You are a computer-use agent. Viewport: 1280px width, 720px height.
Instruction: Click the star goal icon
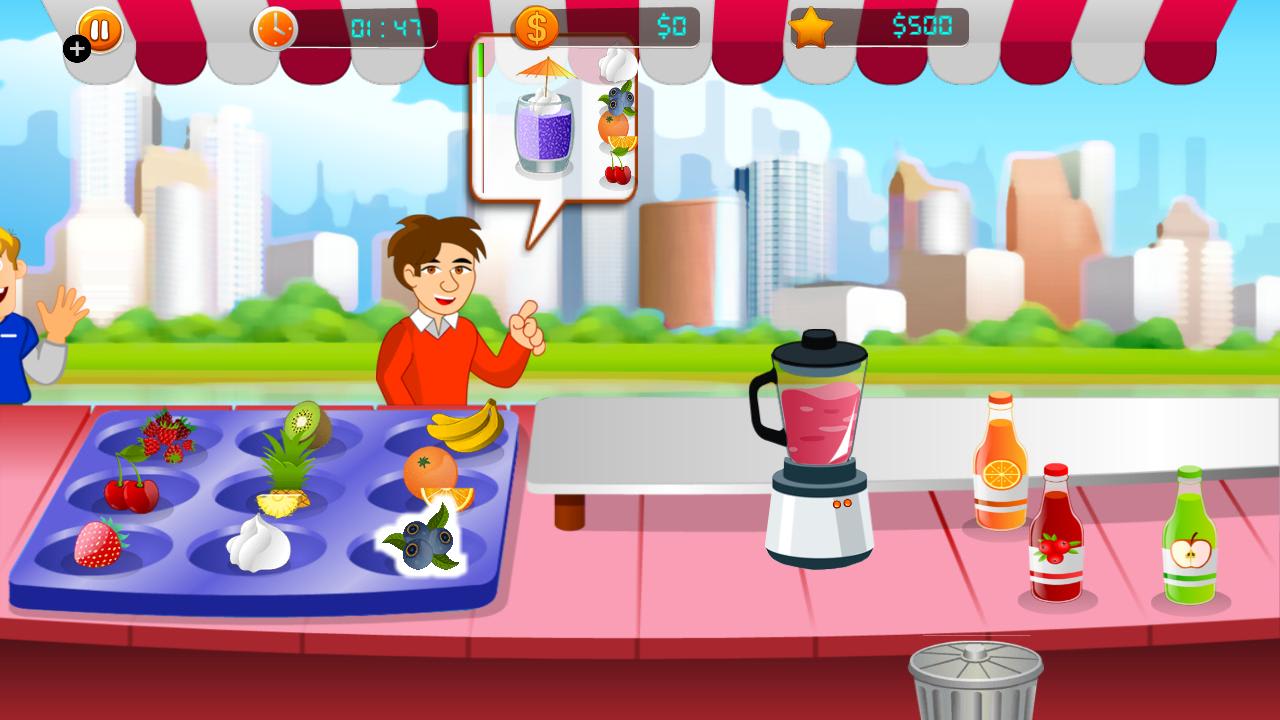pyautogui.click(x=812, y=27)
